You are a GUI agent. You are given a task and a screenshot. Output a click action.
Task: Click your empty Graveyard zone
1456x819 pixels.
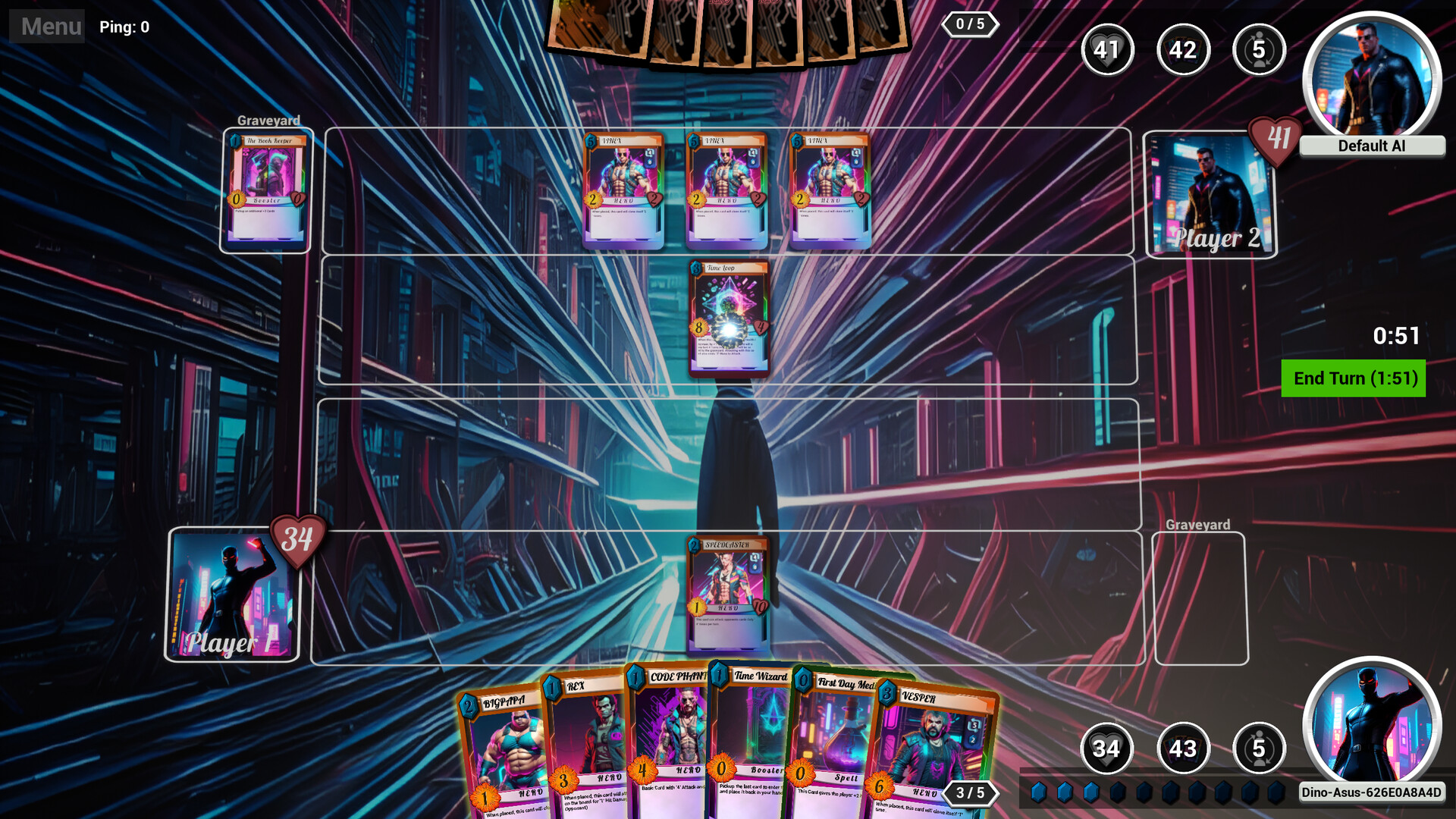click(x=1200, y=599)
